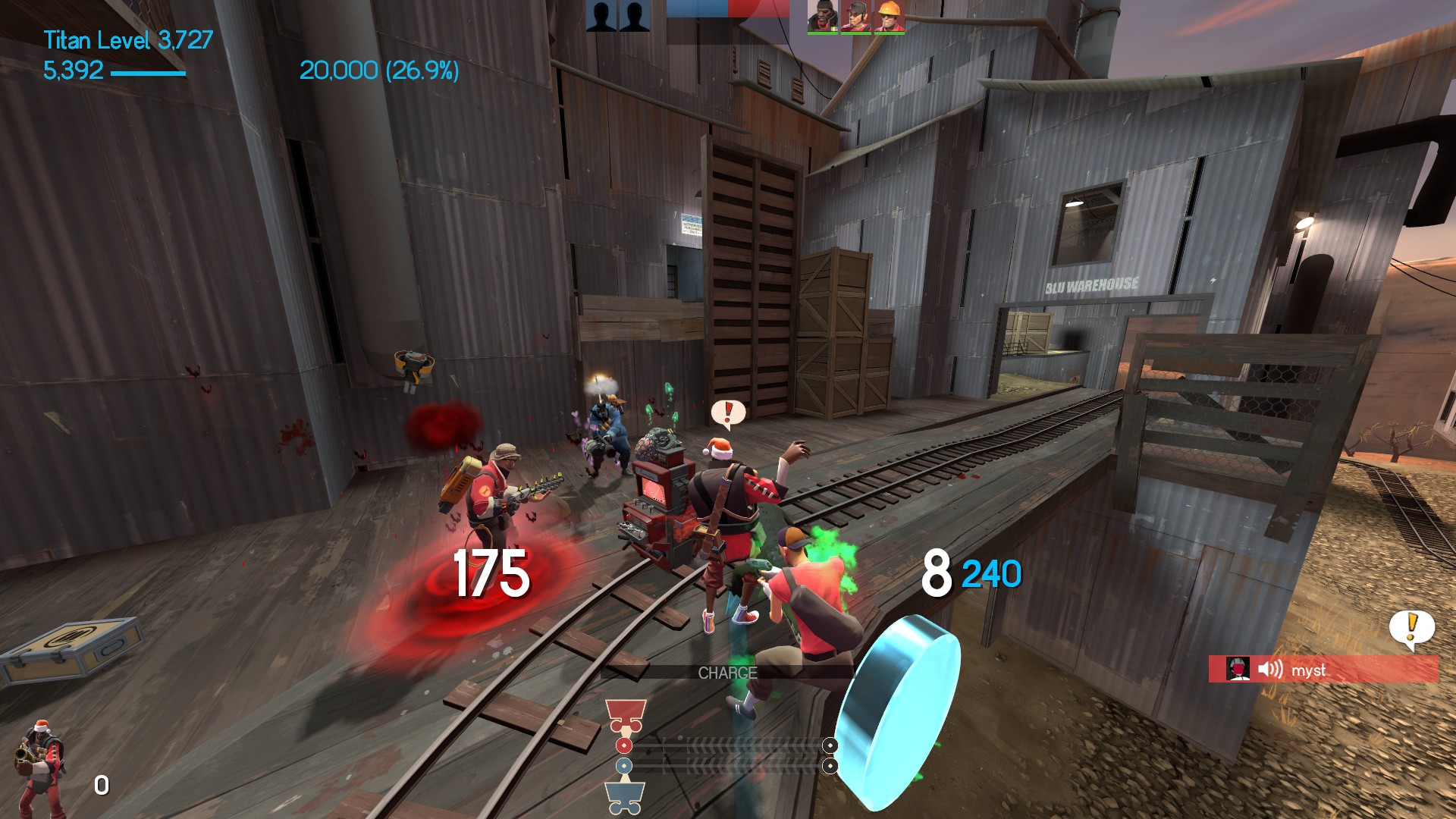Click the Demoman class portrait
Viewport: 1456px width, 819px height.
39,767
